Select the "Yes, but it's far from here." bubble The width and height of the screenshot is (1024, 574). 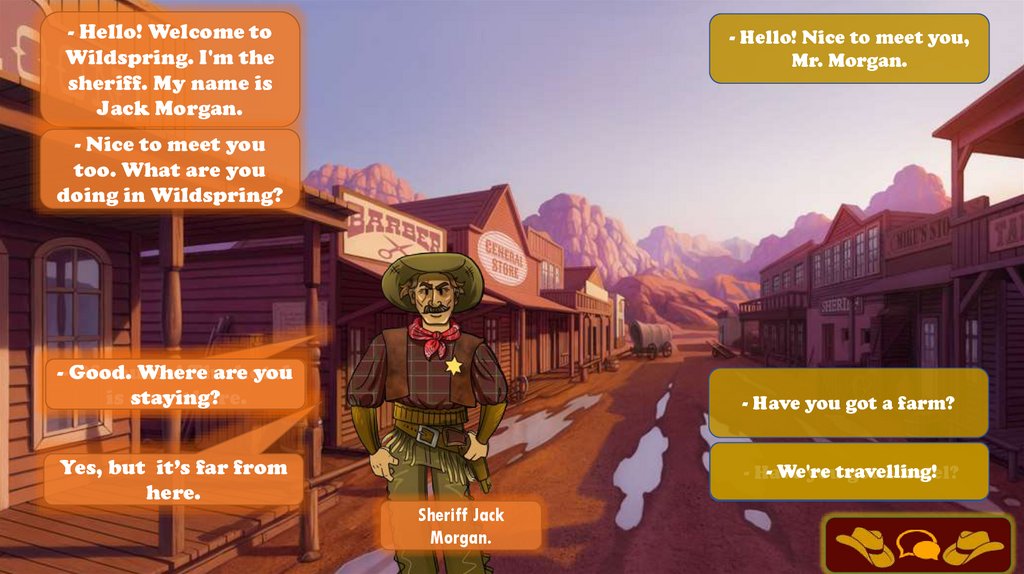[173, 479]
